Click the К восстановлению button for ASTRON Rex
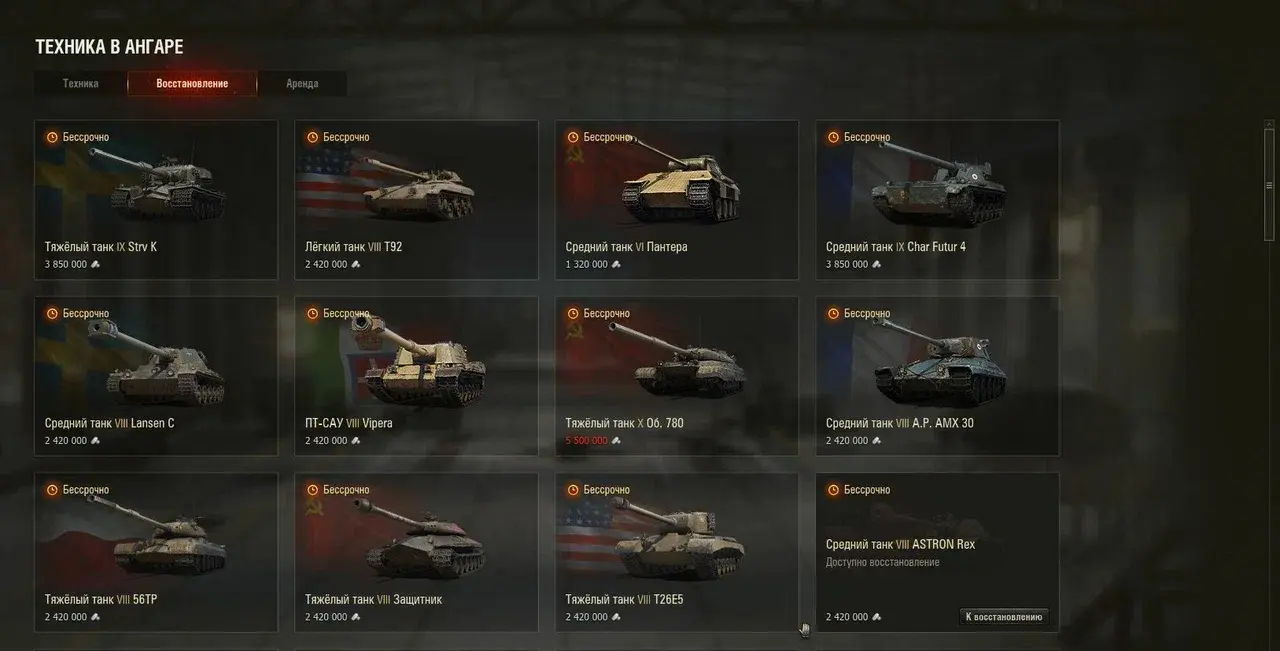Image resolution: width=1280 pixels, height=651 pixels. point(1004,617)
